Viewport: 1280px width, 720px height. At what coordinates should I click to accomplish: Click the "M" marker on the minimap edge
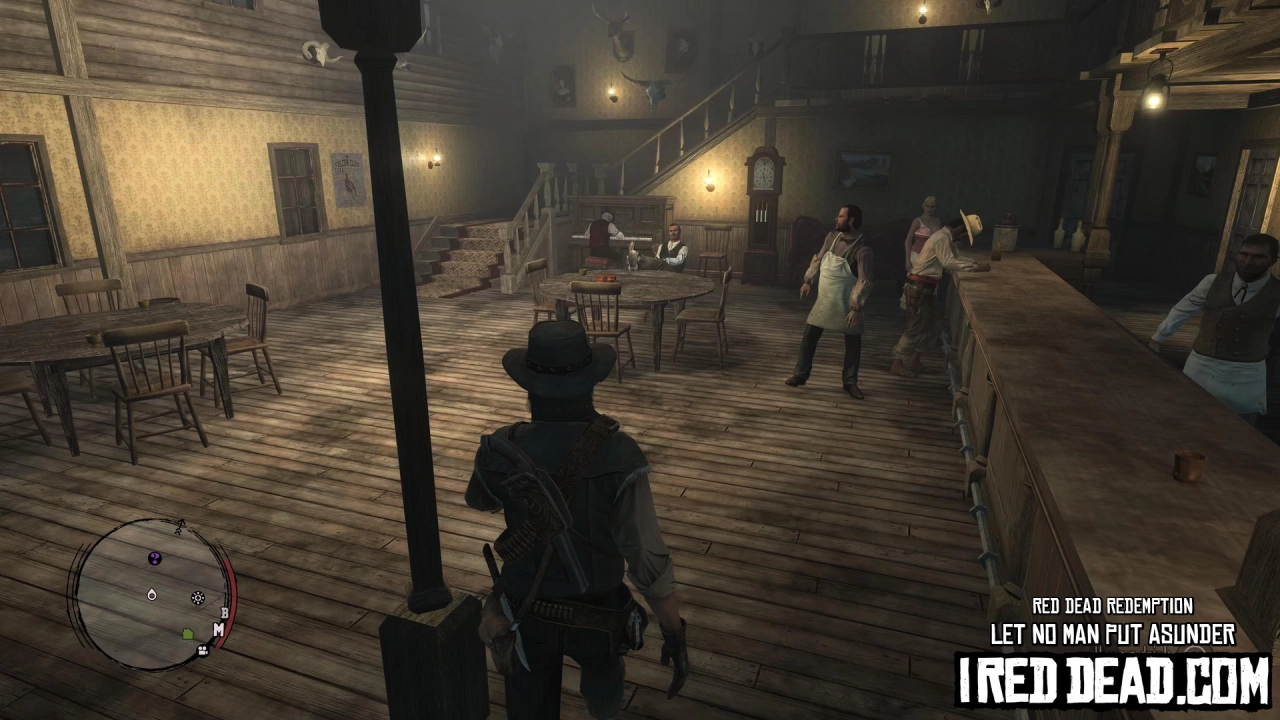pos(219,629)
